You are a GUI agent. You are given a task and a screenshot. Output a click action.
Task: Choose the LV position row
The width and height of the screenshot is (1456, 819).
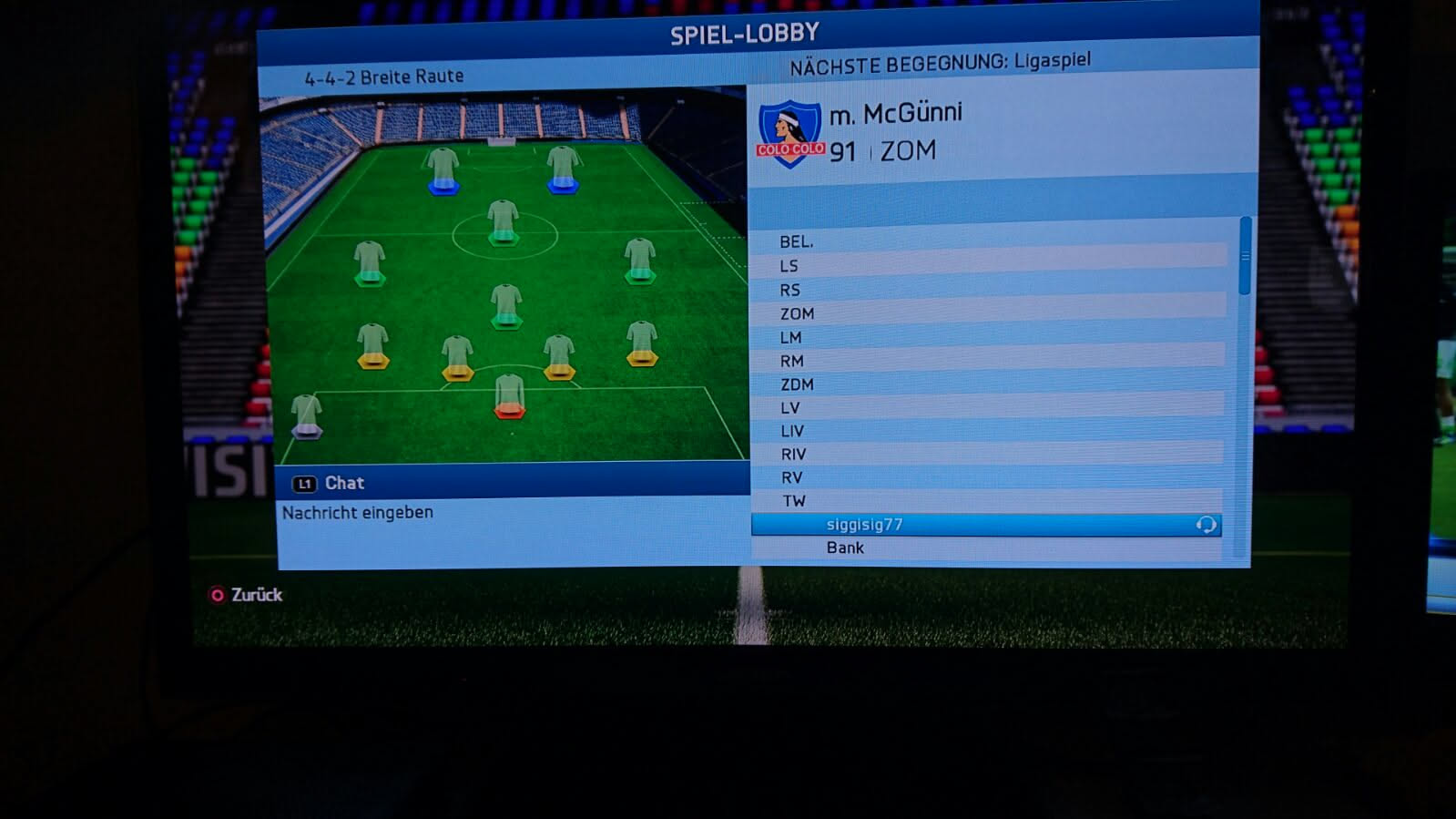[x=988, y=408]
